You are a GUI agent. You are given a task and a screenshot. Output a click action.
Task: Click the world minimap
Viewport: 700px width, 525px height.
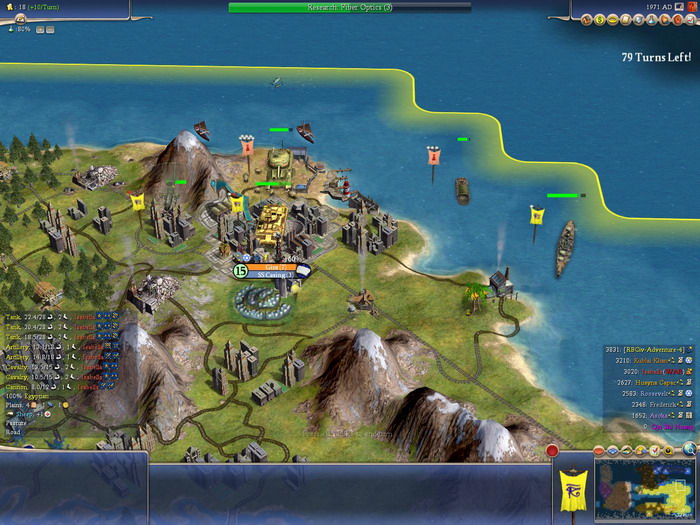647,490
